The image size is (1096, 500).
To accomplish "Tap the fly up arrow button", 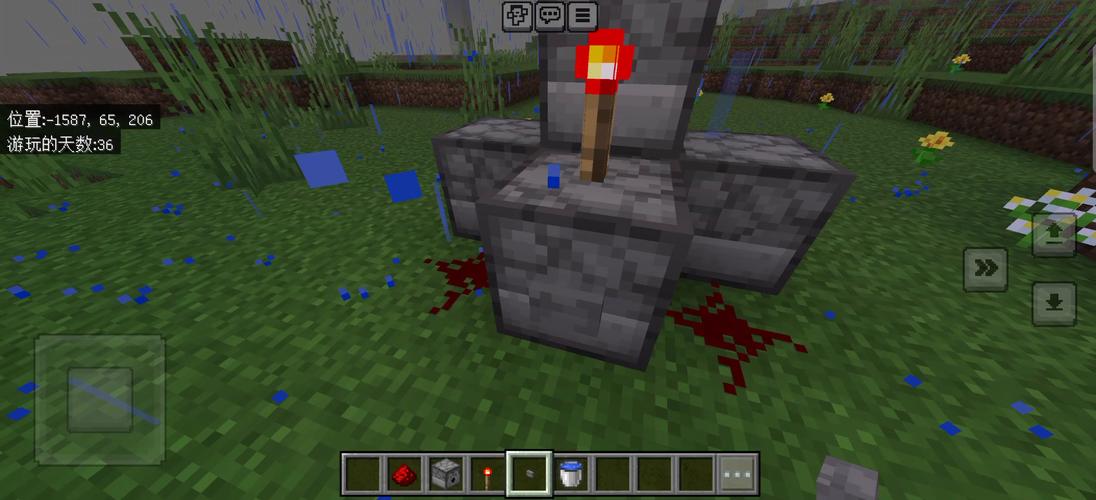I will (1053, 235).
